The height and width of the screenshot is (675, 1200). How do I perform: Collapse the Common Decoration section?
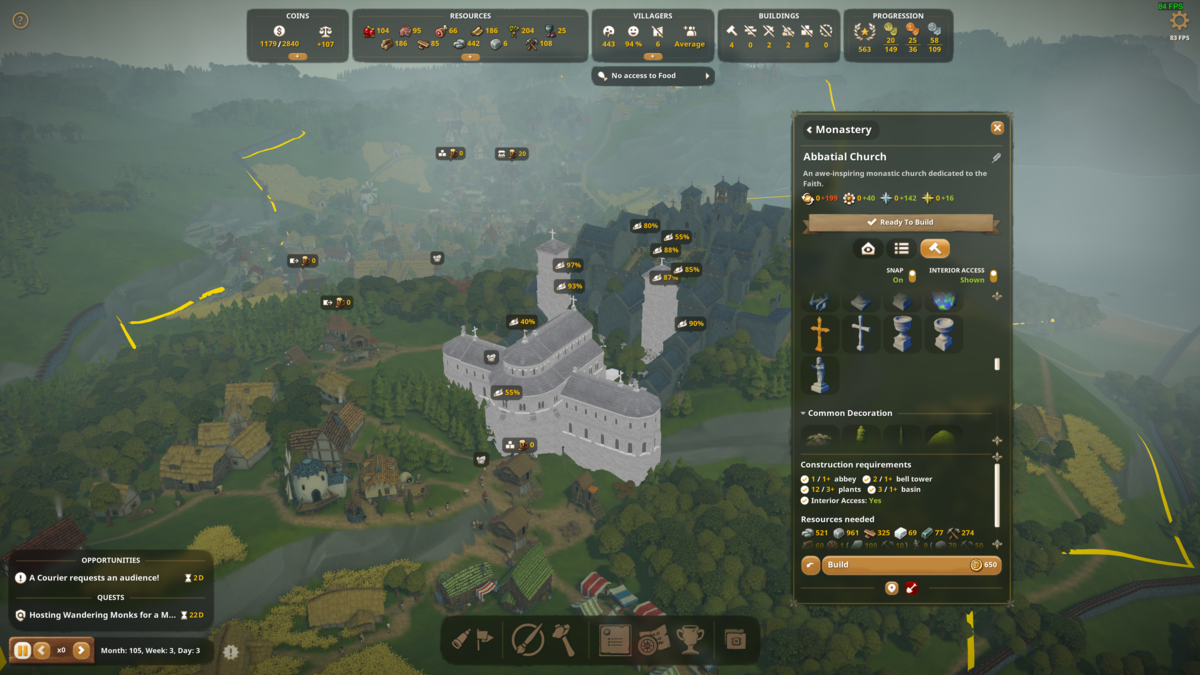pos(803,413)
